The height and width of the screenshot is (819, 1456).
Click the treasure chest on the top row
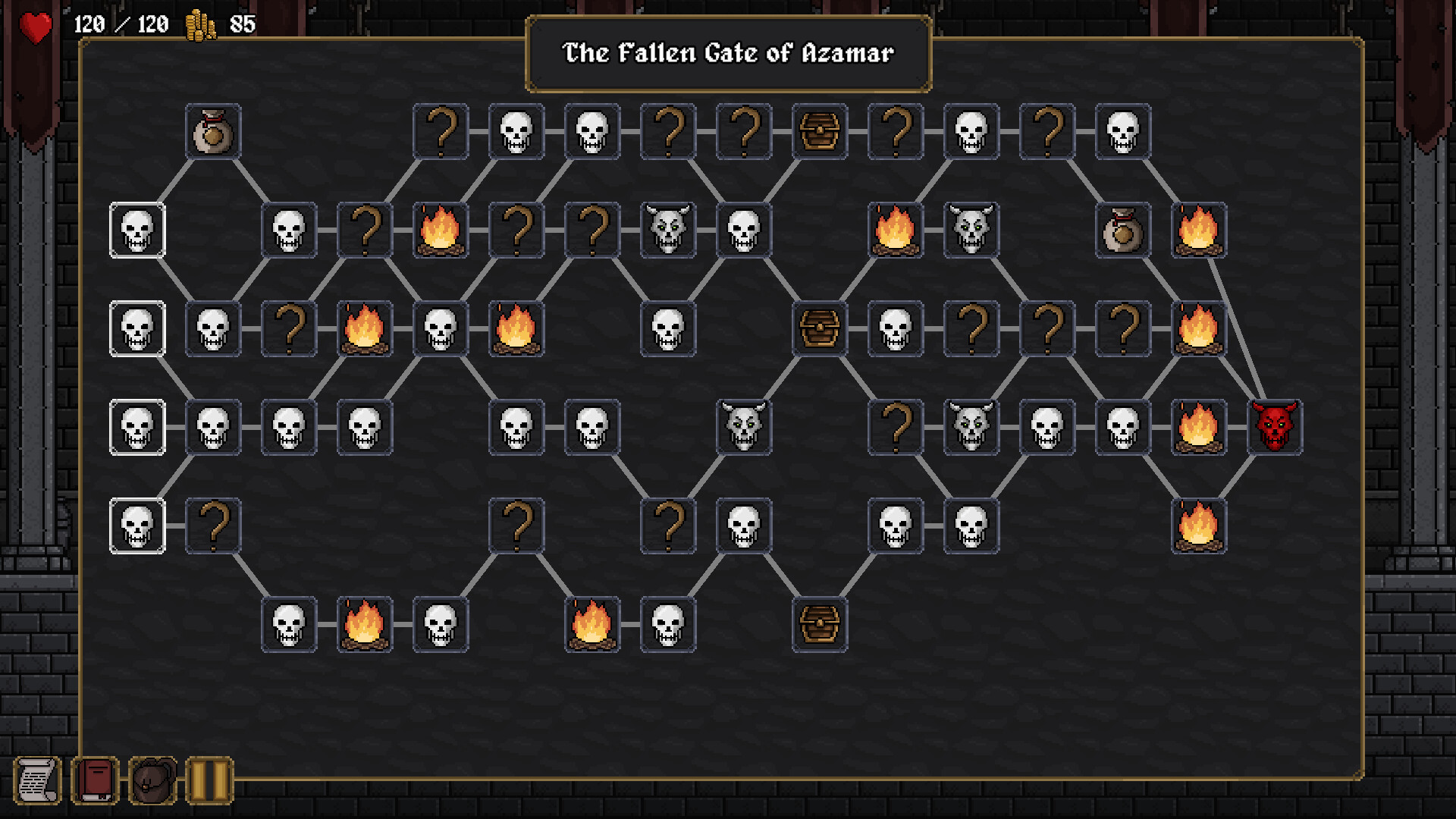pos(820,131)
